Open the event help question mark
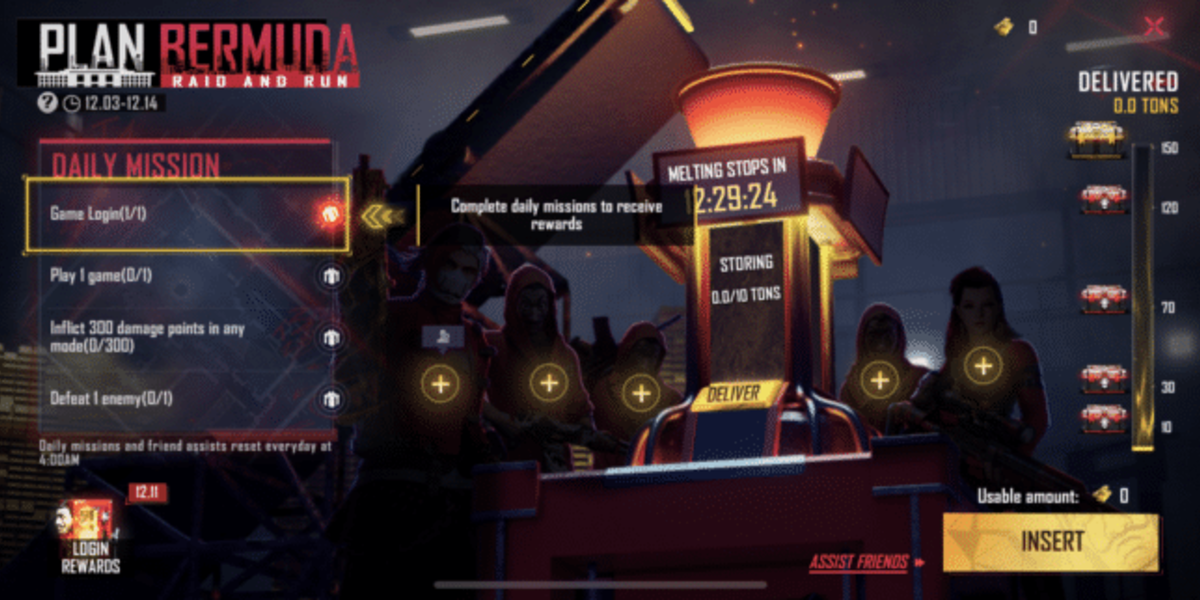 [46, 102]
